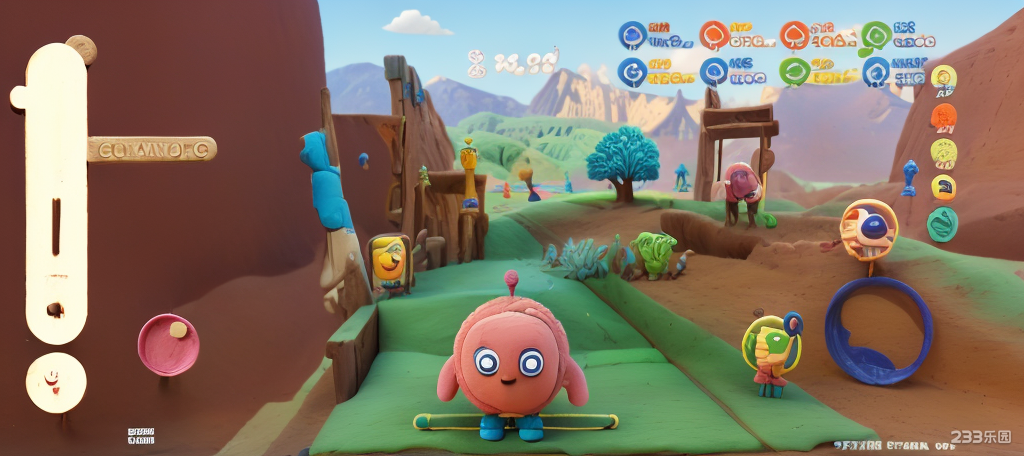Choose the small yellow icon with dark glyph
This screenshot has width=1024, height=456.
point(943,187)
